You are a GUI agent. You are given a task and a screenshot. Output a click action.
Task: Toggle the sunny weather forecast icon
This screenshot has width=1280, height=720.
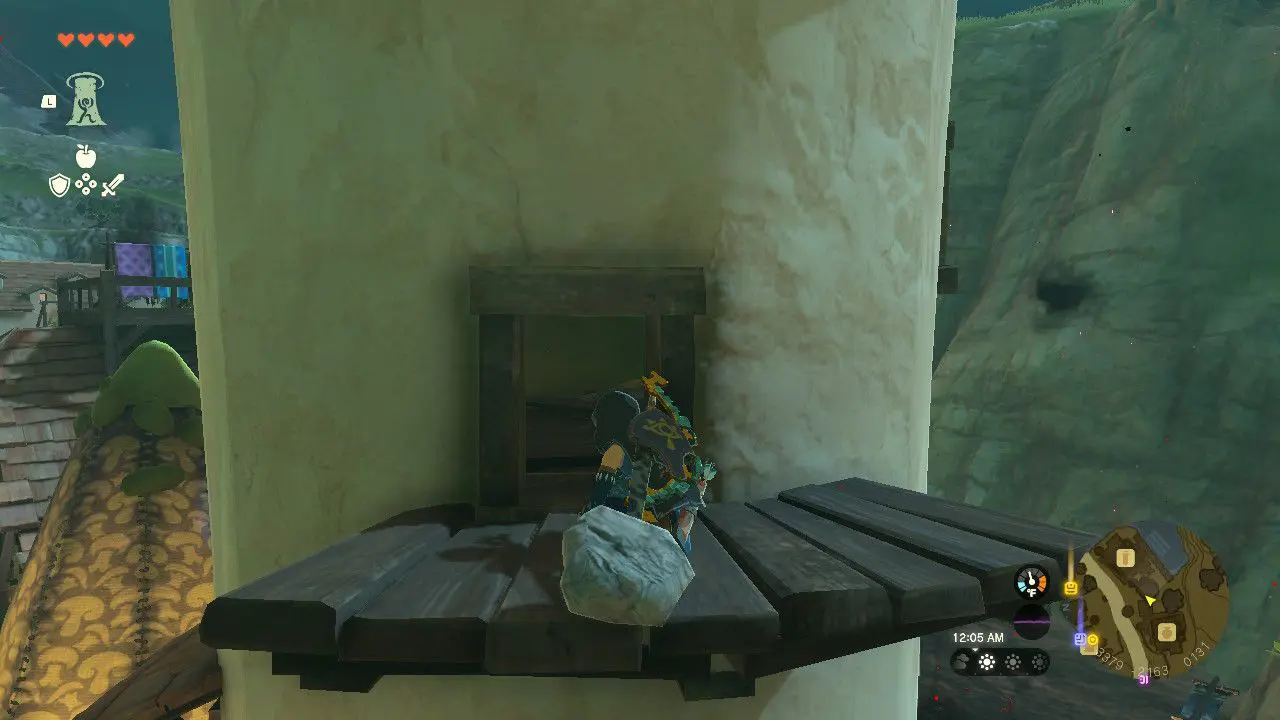click(986, 662)
